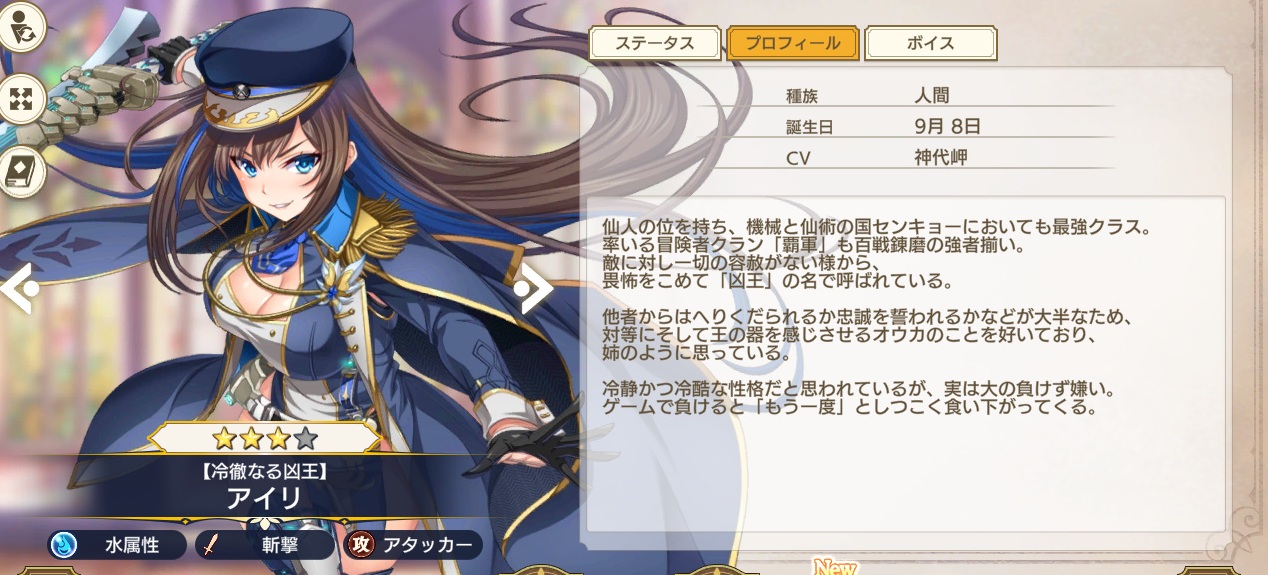Image resolution: width=1268 pixels, height=575 pixels.
Task: Tap the 水属性 water attribute badge
Action: coord(118,545)
